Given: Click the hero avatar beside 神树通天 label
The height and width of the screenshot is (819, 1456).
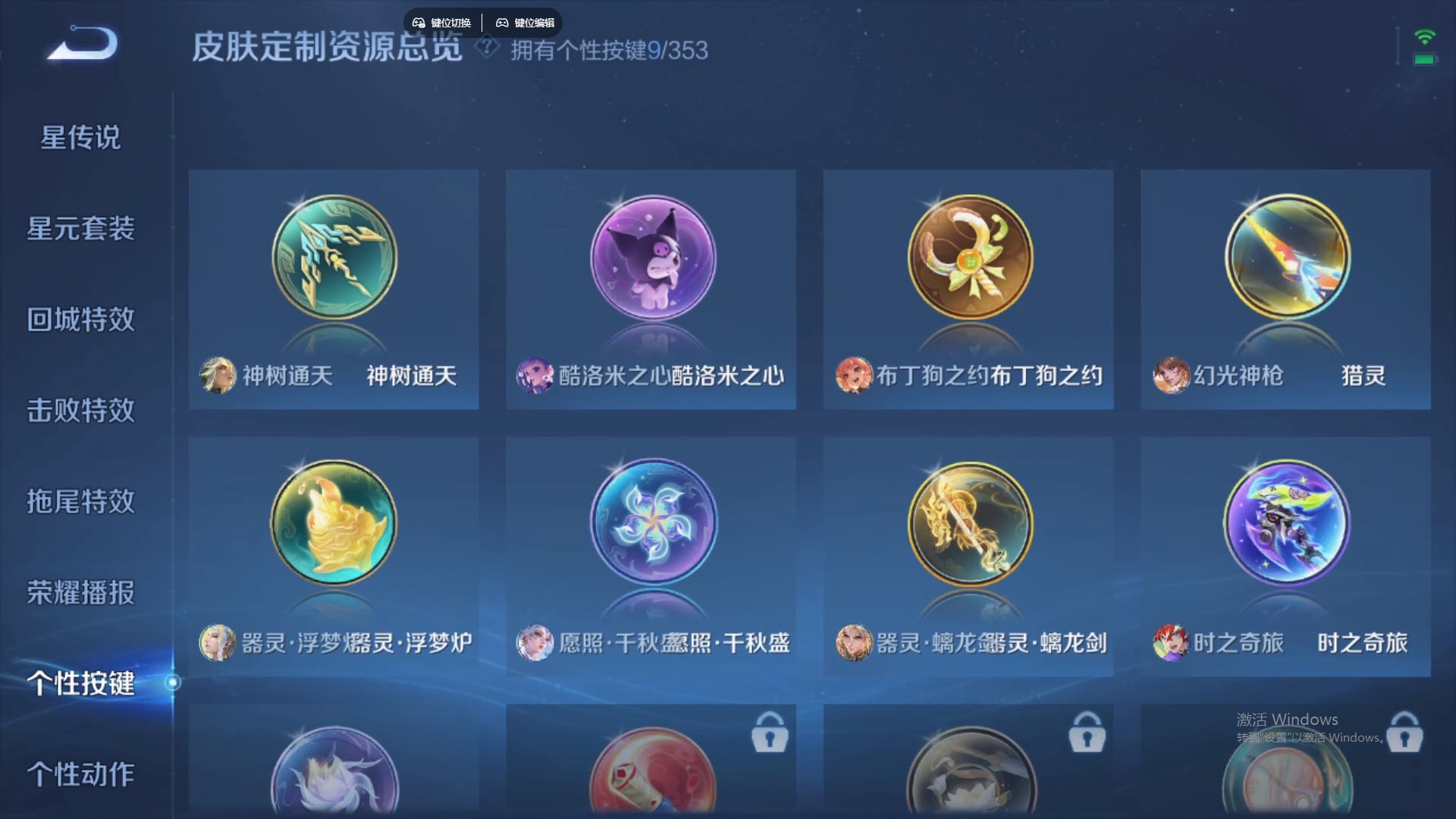Looking at the screenshot, I should click(x=218, y=375).
